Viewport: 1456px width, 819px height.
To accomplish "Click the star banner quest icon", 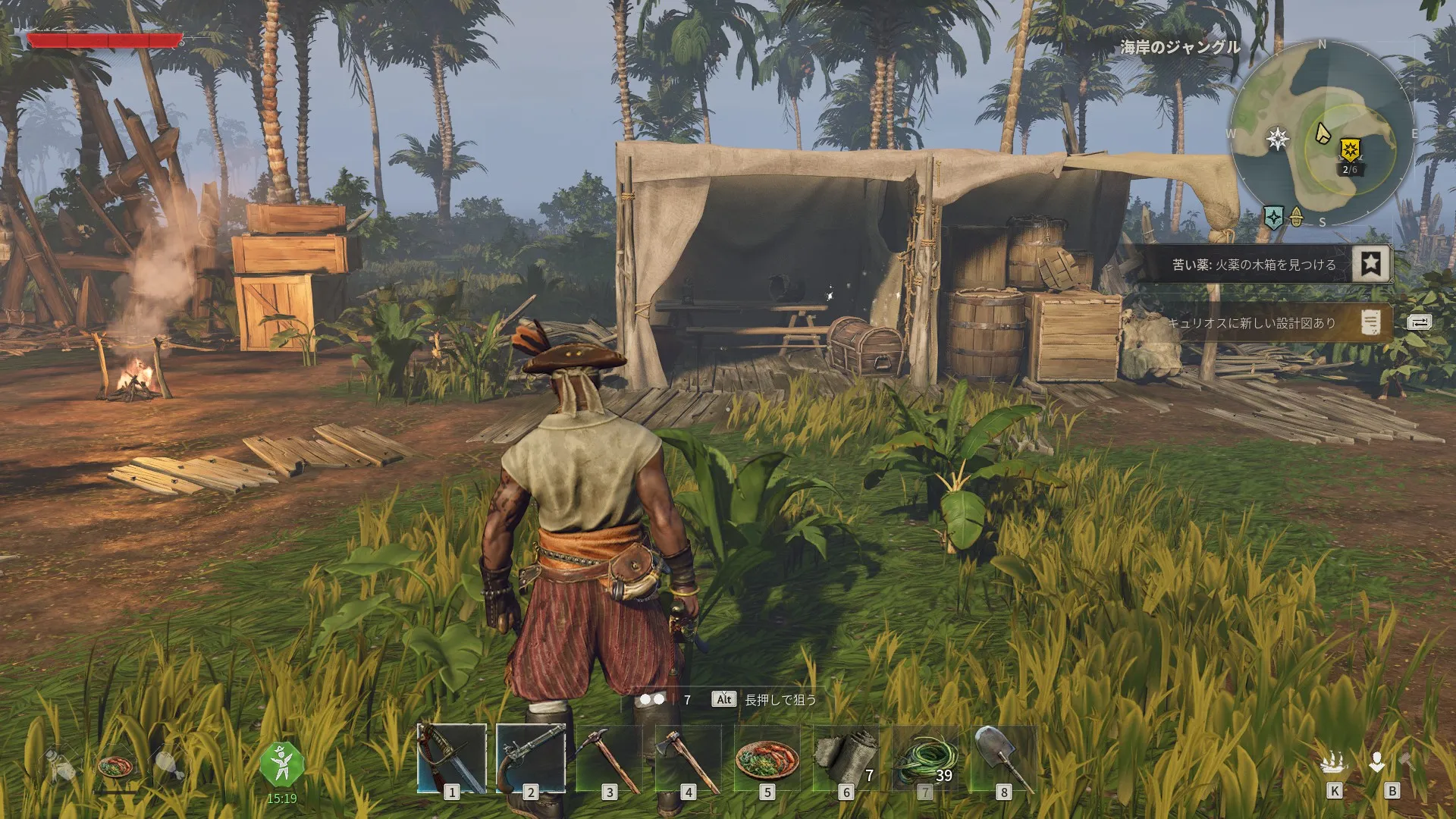I will pos(1371,264).
